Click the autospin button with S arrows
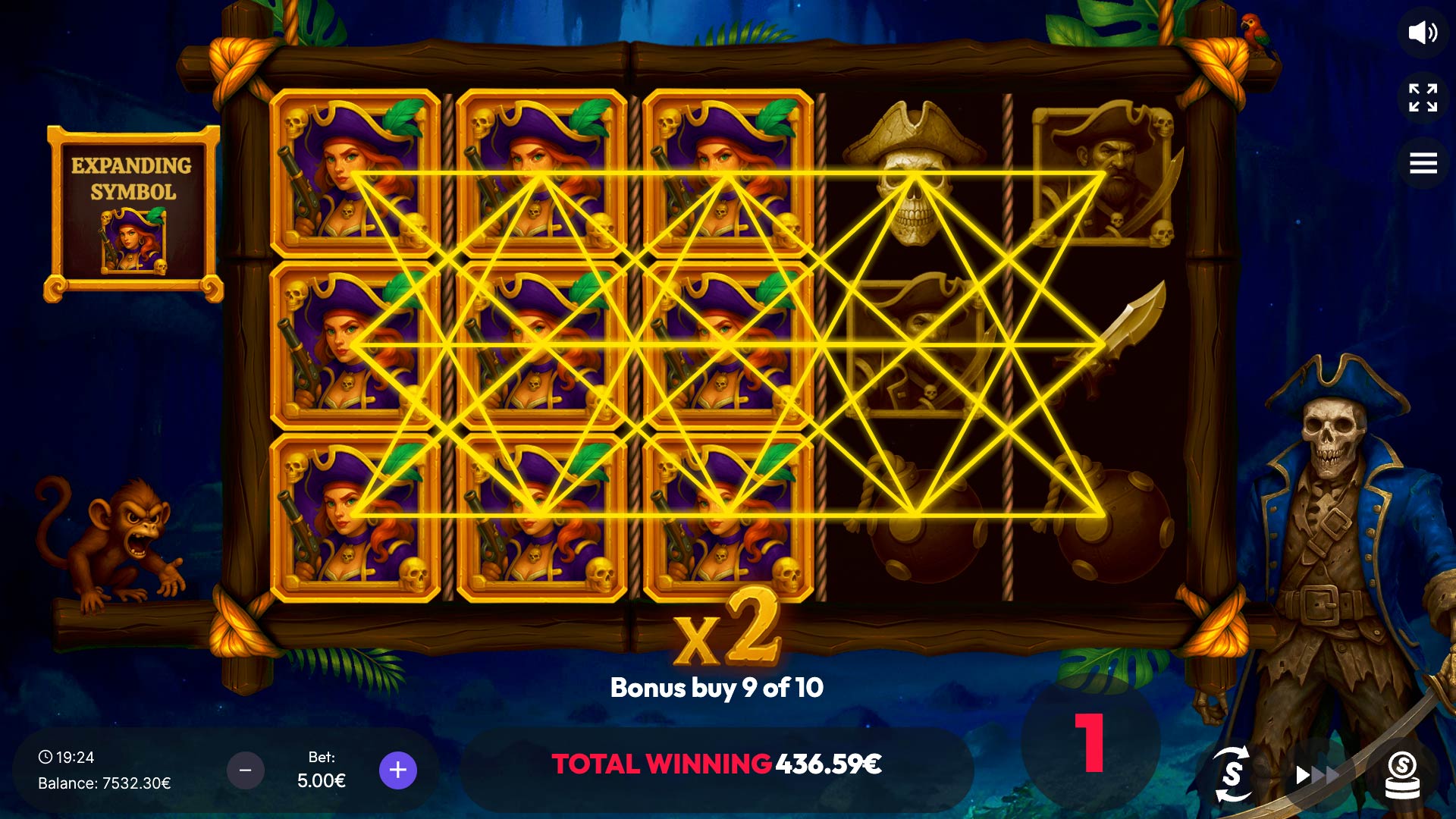This screenshot has height=819, width=1456. [x=1232, y=773]
